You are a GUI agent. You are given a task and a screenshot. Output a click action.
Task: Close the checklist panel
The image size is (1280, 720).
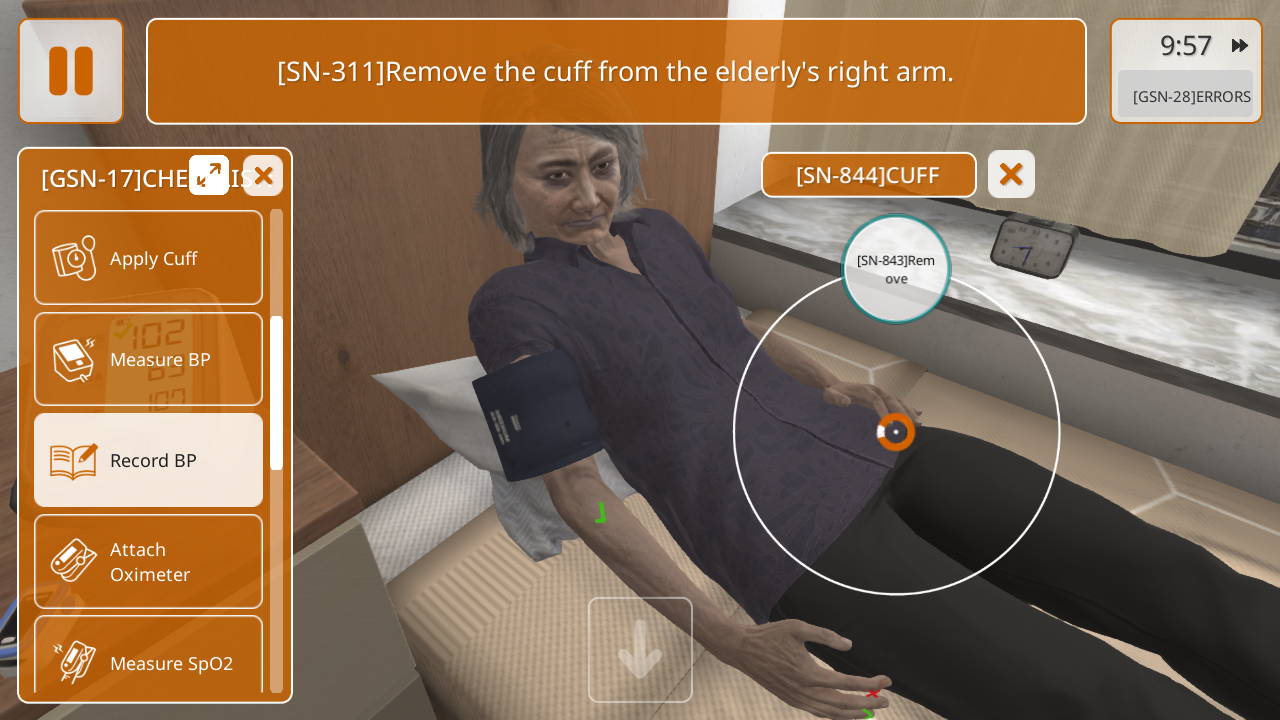click(263, 176)
